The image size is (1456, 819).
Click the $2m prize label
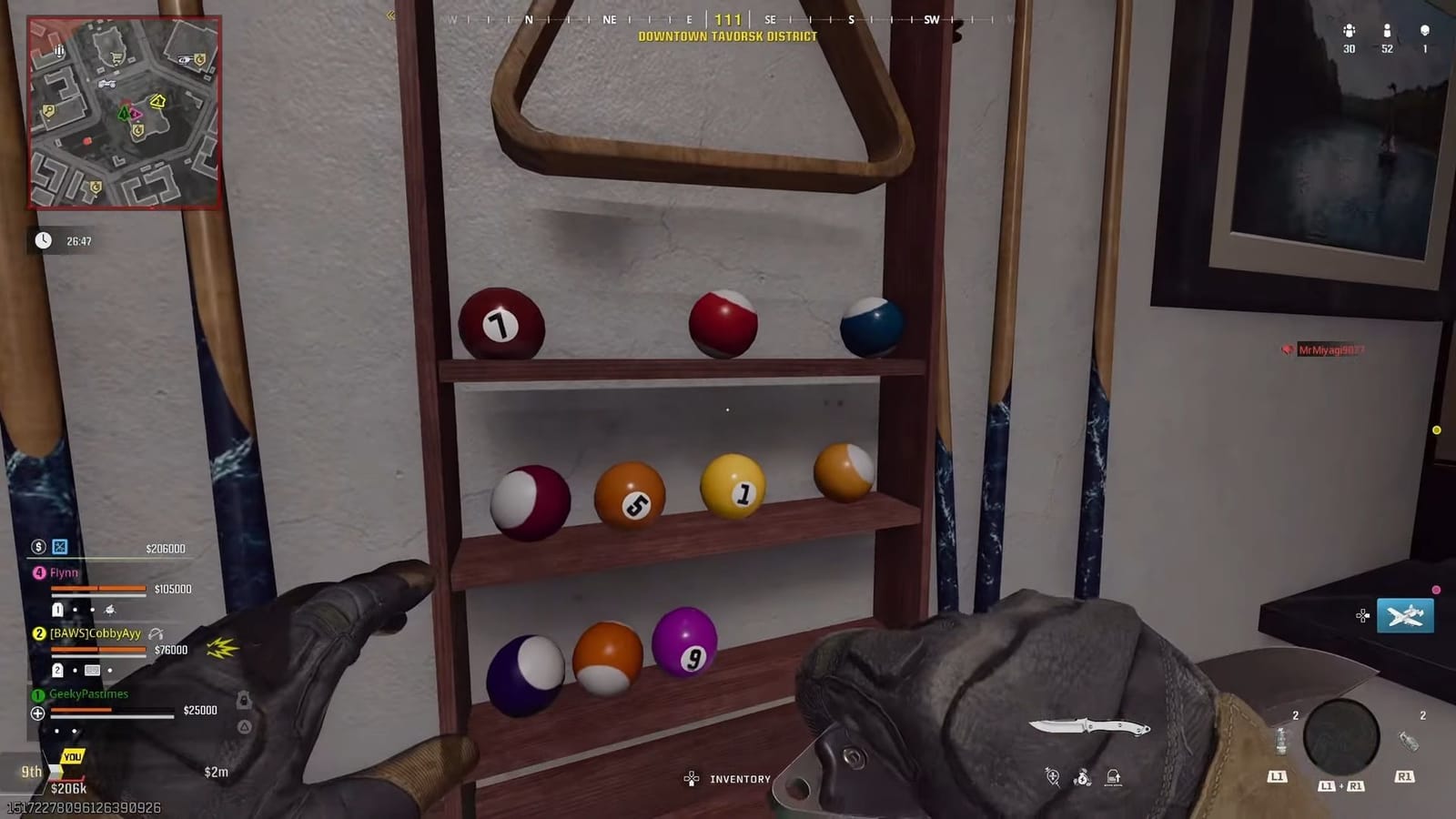pos(217,771)
